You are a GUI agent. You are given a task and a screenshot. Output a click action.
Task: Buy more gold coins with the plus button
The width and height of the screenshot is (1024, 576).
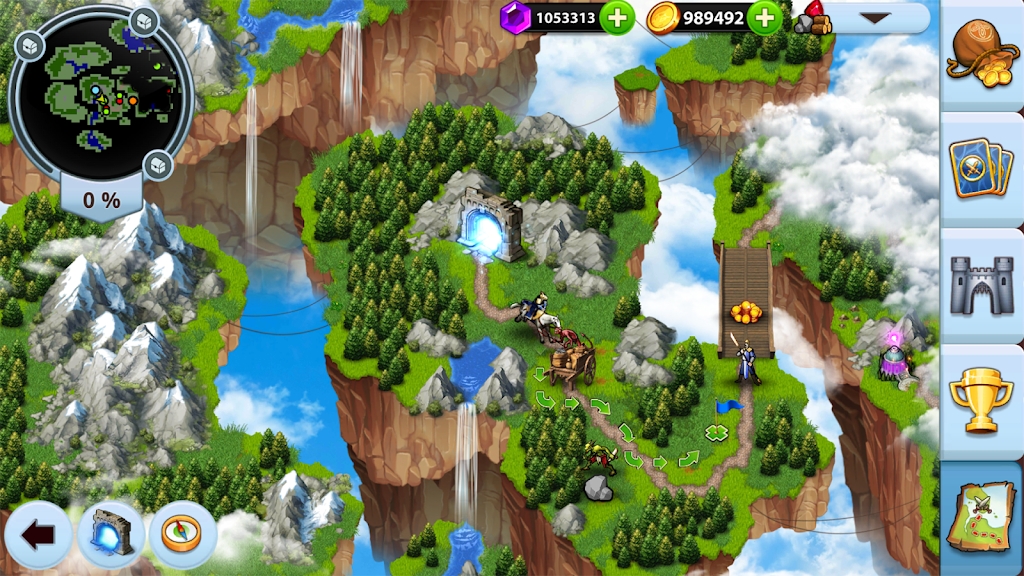765,18
